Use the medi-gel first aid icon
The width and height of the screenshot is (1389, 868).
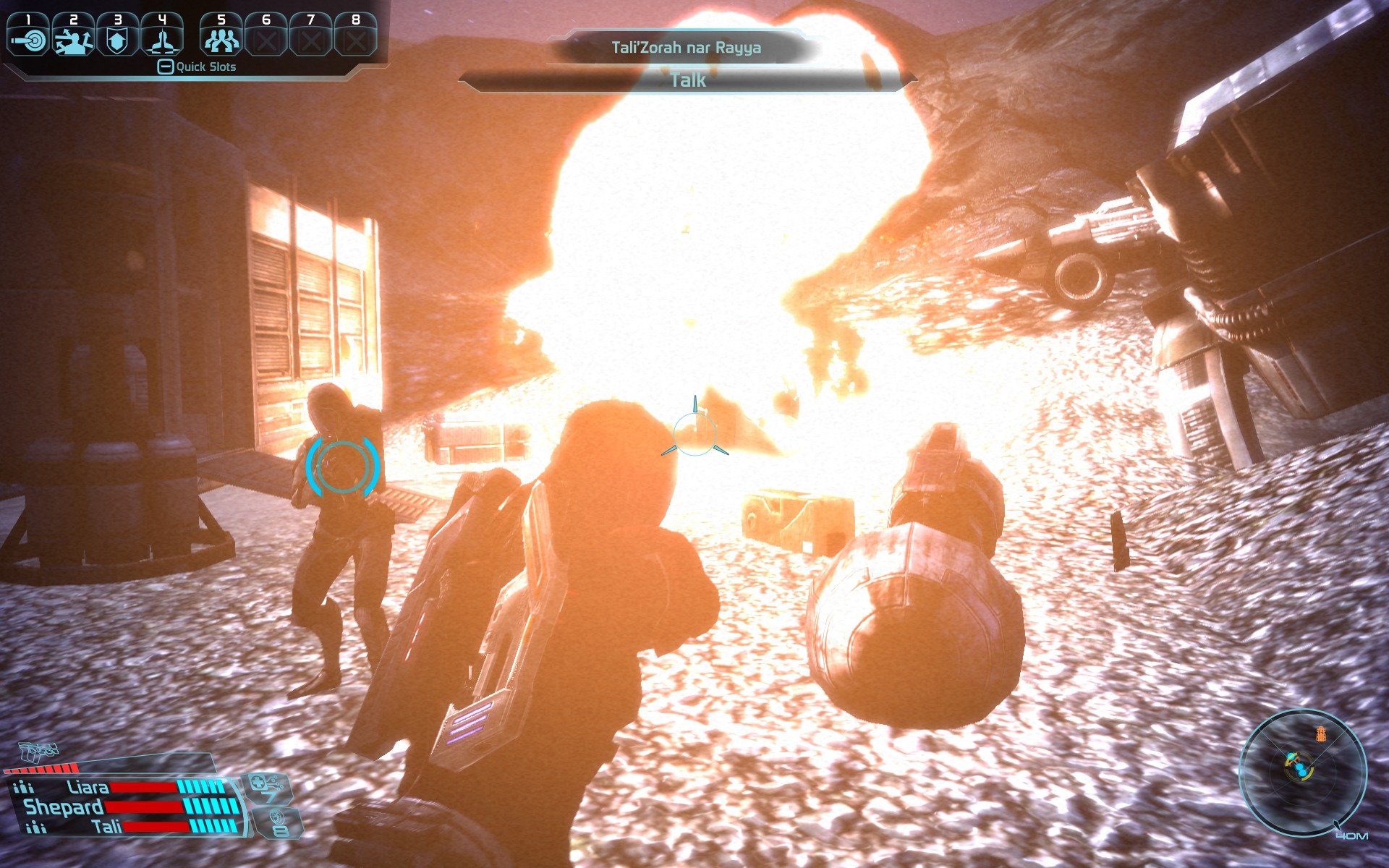(266, 787)
